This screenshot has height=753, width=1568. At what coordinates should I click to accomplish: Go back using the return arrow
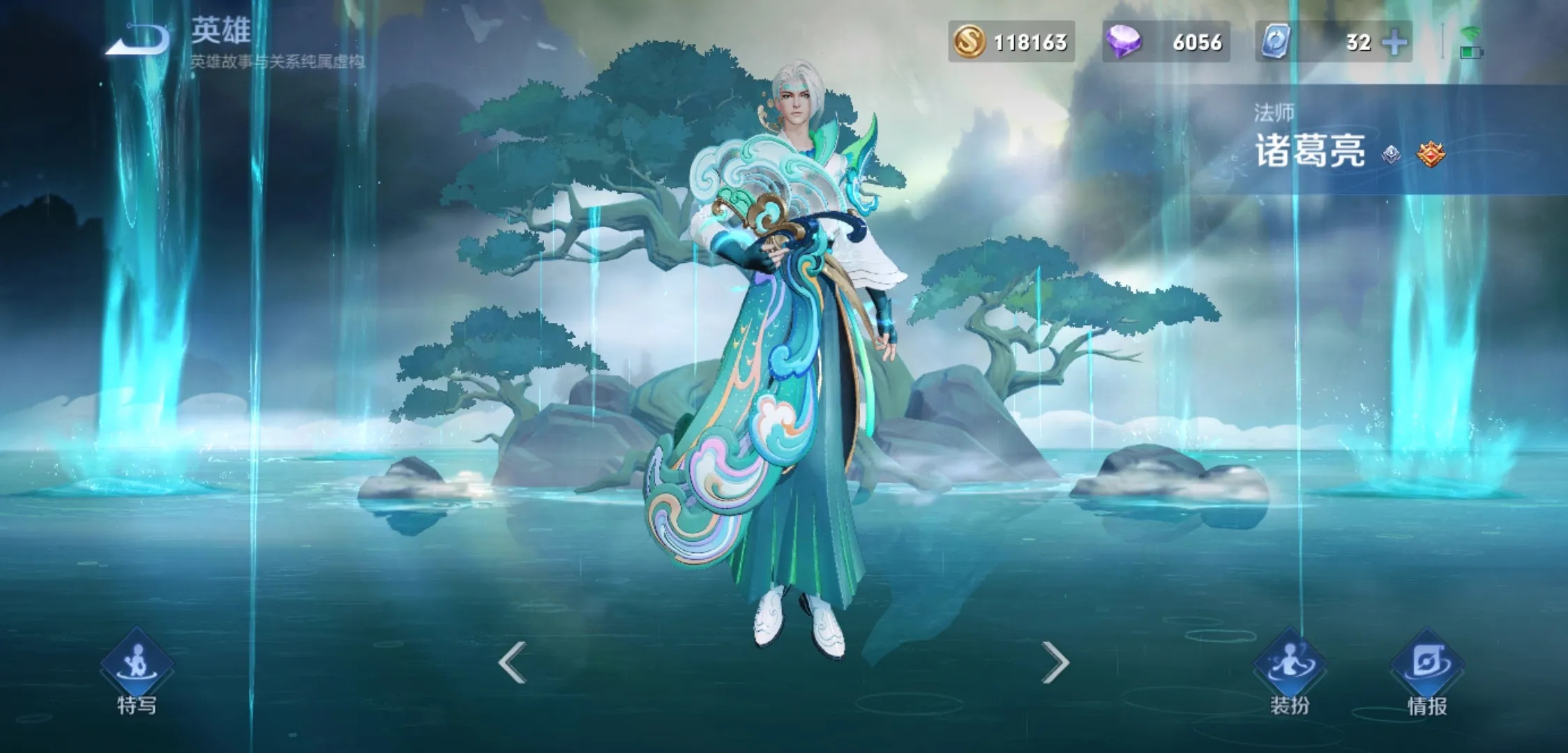(x=137, y=39)
